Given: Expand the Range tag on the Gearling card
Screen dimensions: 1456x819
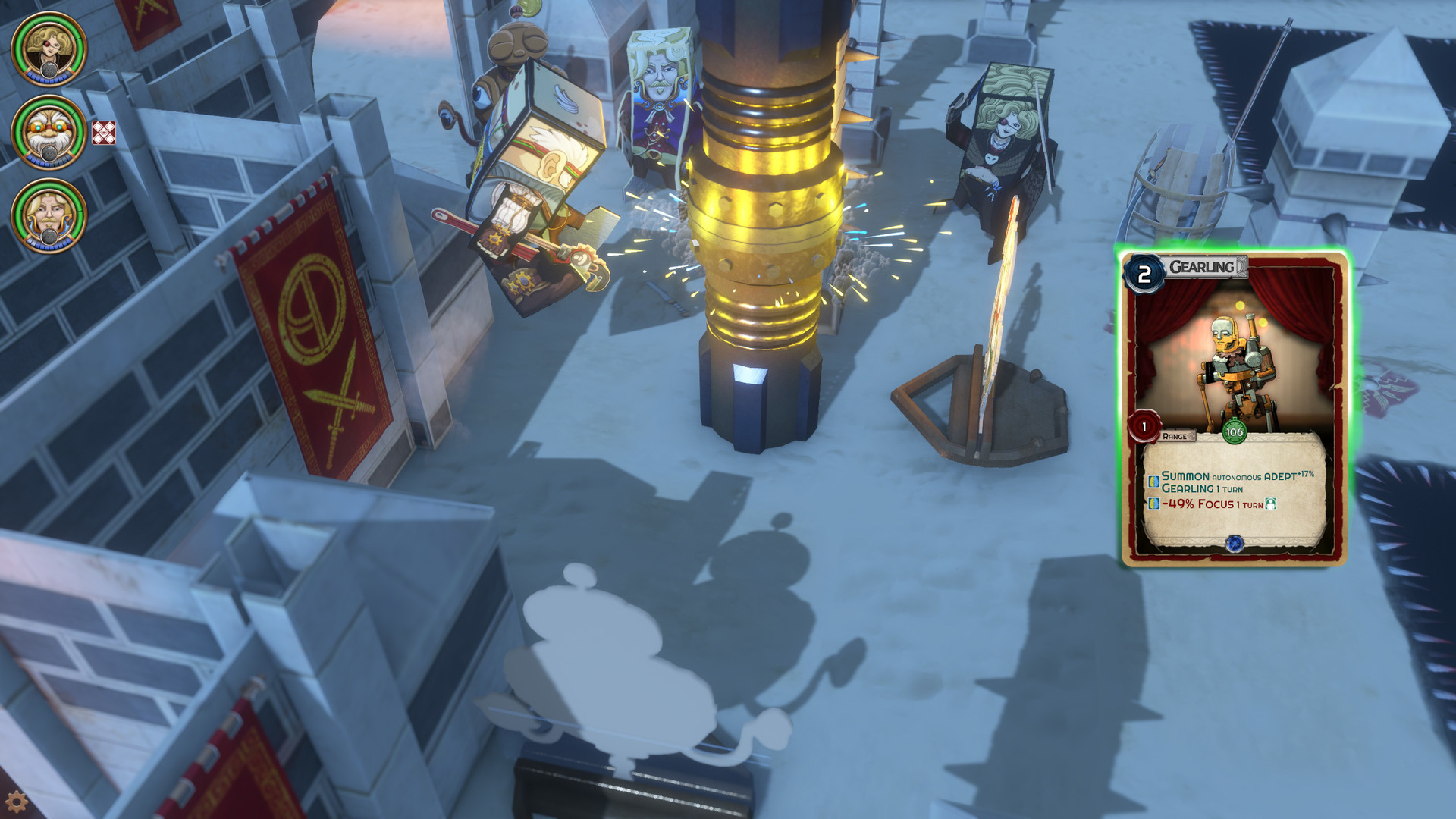Looking at the screenshot, I should [x=1177, y=436].
